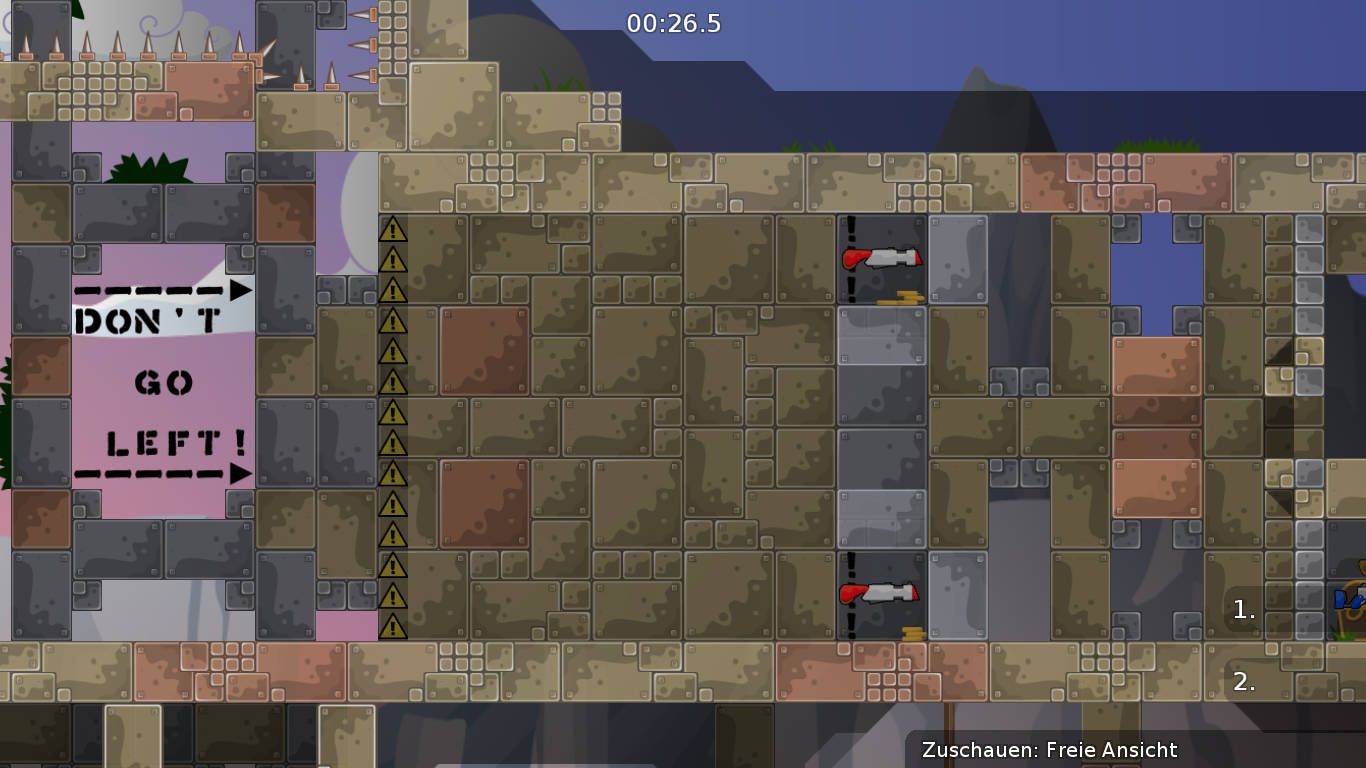Click the rank 1. scoreboard entry
The image size is (1366, 768).
coord(1243,610)
